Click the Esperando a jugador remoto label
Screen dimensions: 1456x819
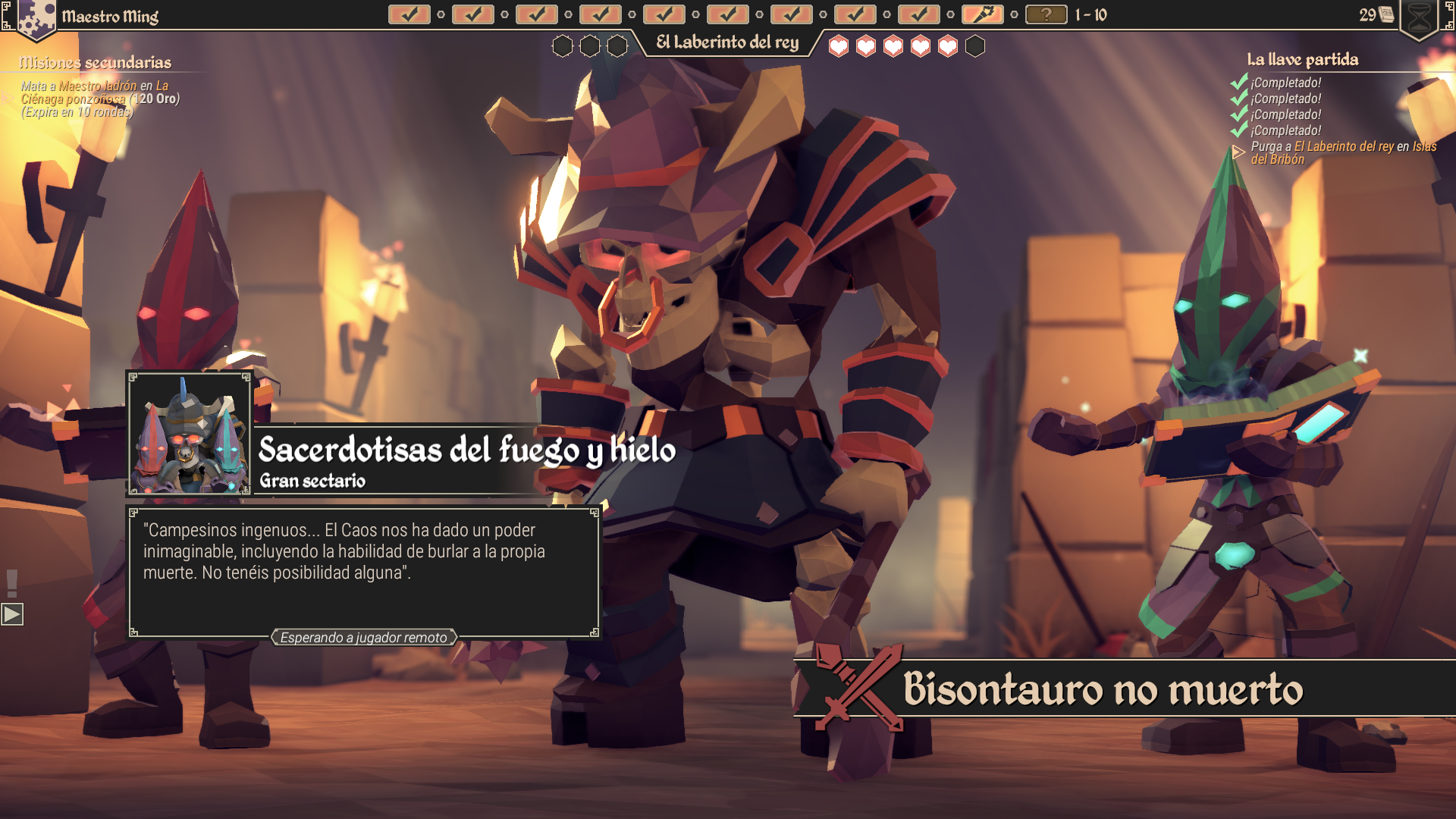(x=364, y=638)
